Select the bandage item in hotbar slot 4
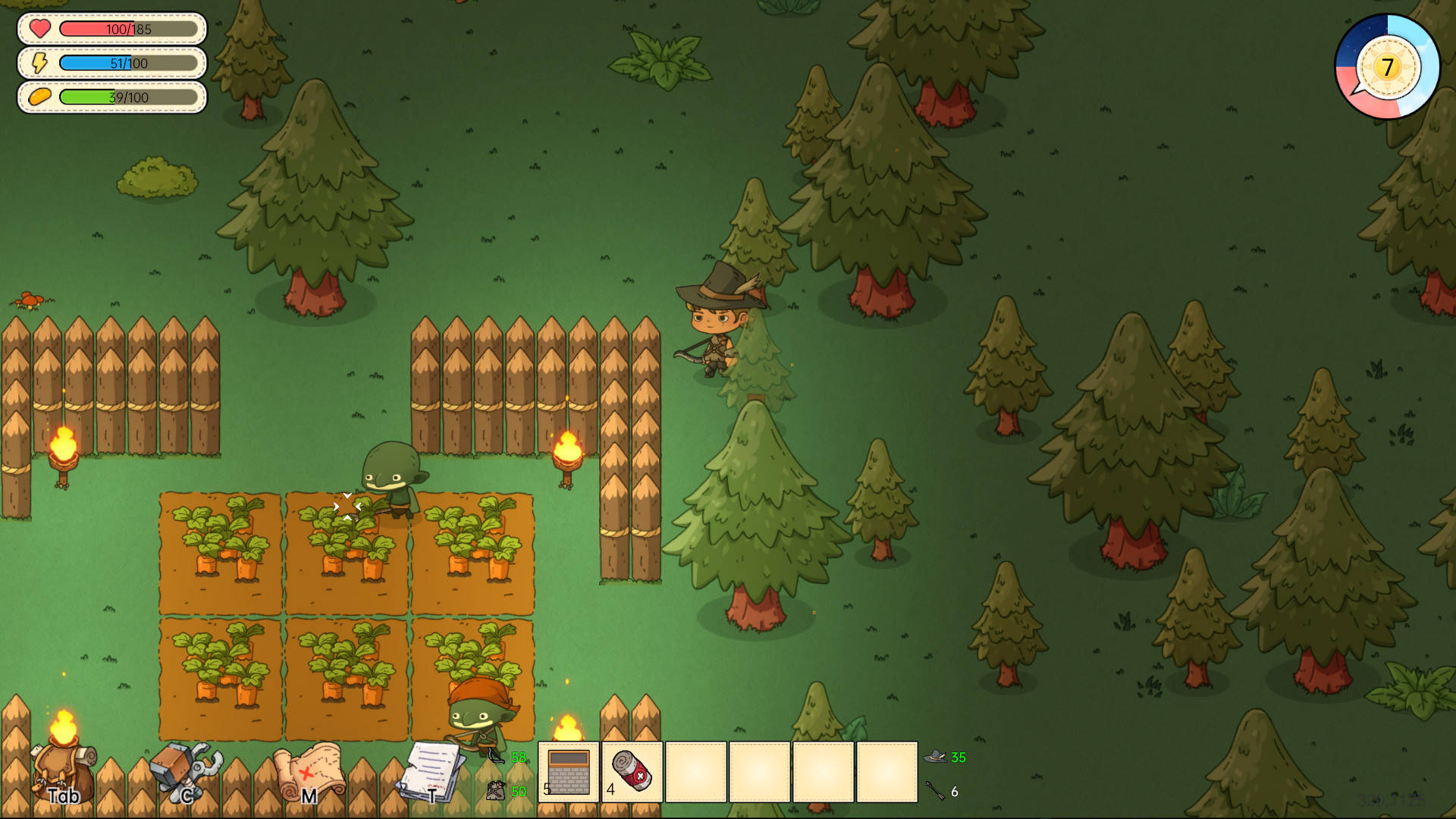Image resolution: width=1456 pixels, height=819 pixels. point(632,770)
